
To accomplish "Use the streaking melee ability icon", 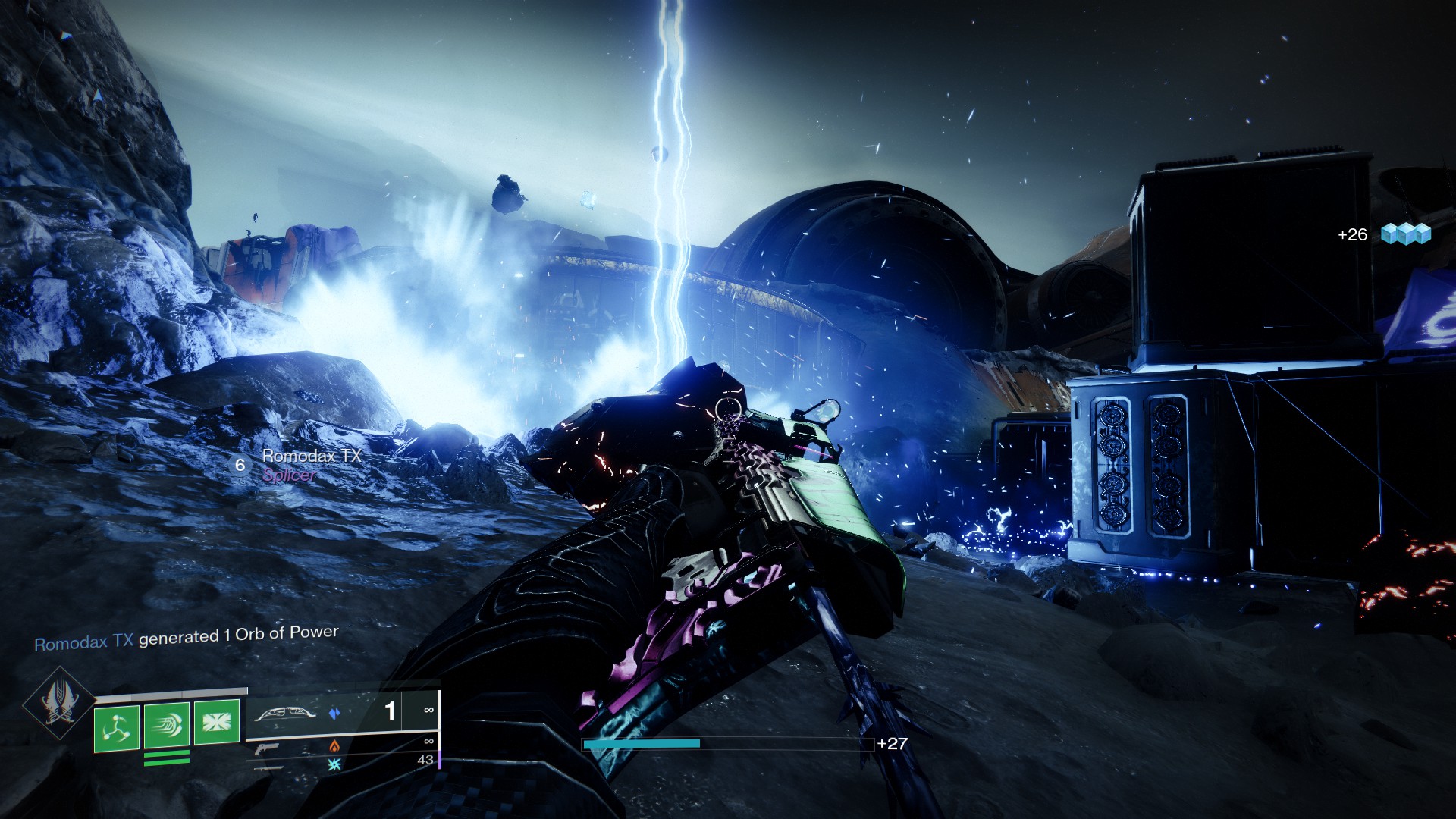I will tap(167, 726).
